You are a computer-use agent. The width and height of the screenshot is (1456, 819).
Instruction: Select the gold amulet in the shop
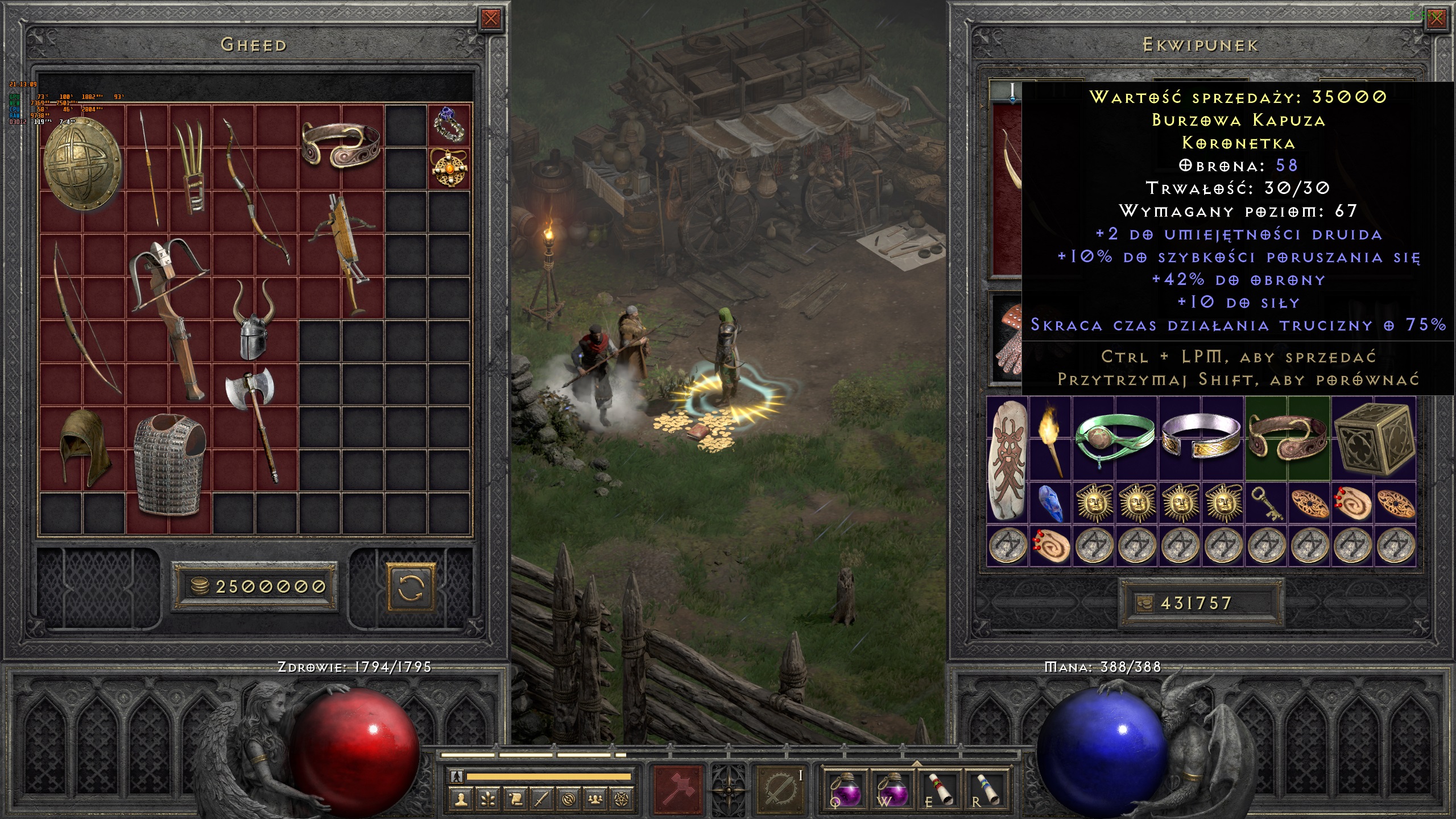tap(449, 168)
